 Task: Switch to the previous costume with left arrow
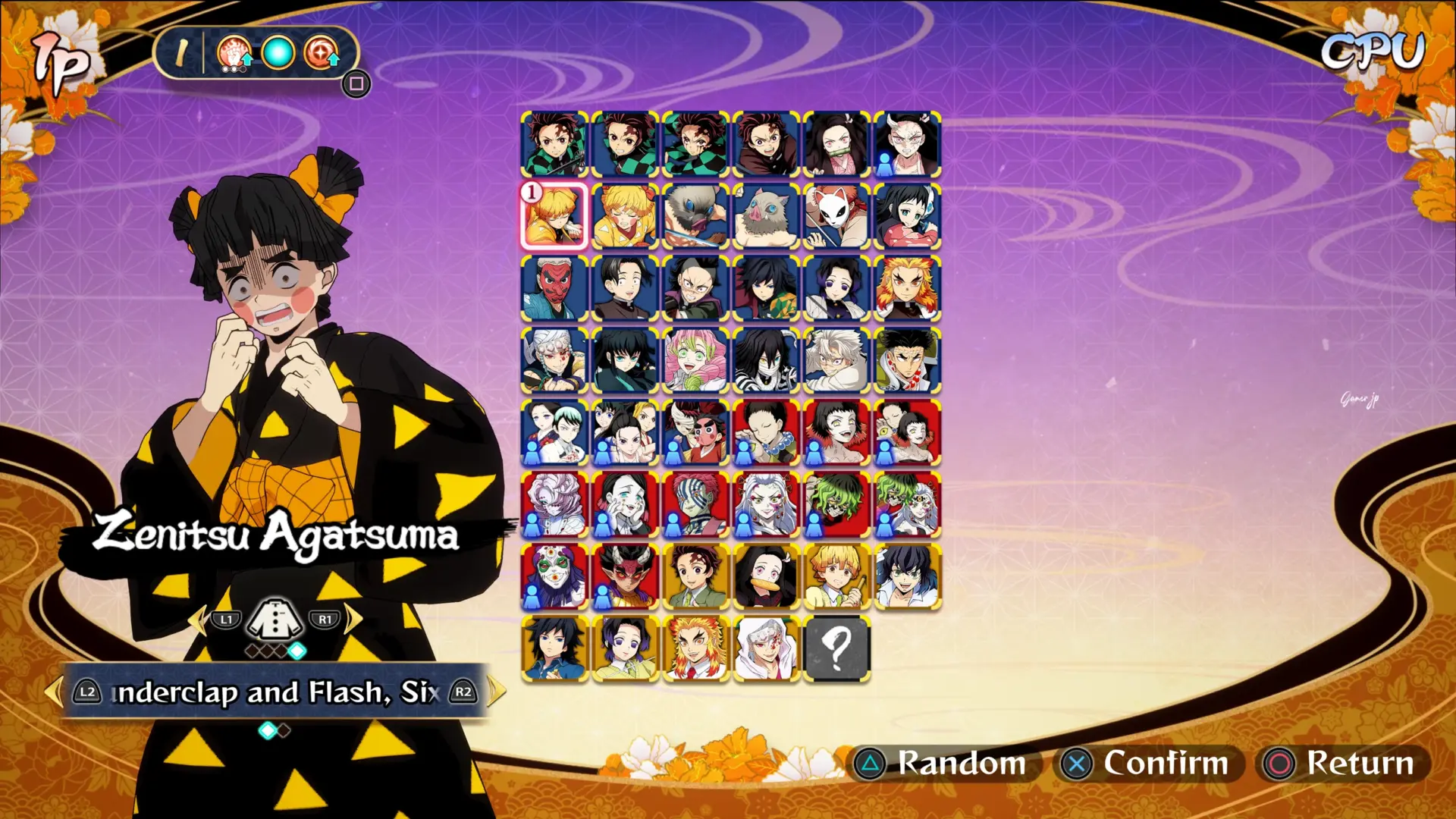coord(197,620)
